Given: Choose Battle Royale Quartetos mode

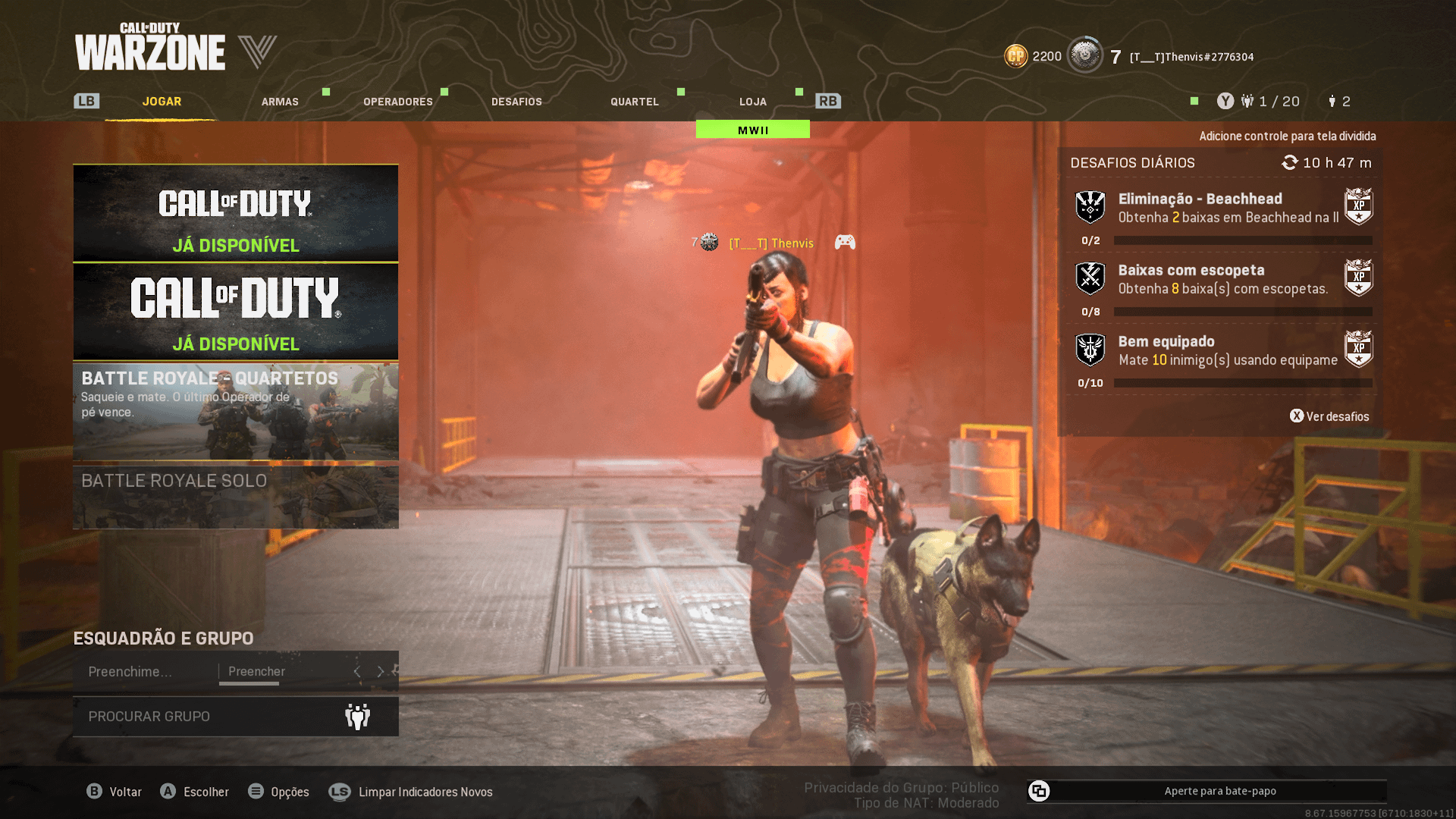Looking at the screenshot, I should point(236,412).
